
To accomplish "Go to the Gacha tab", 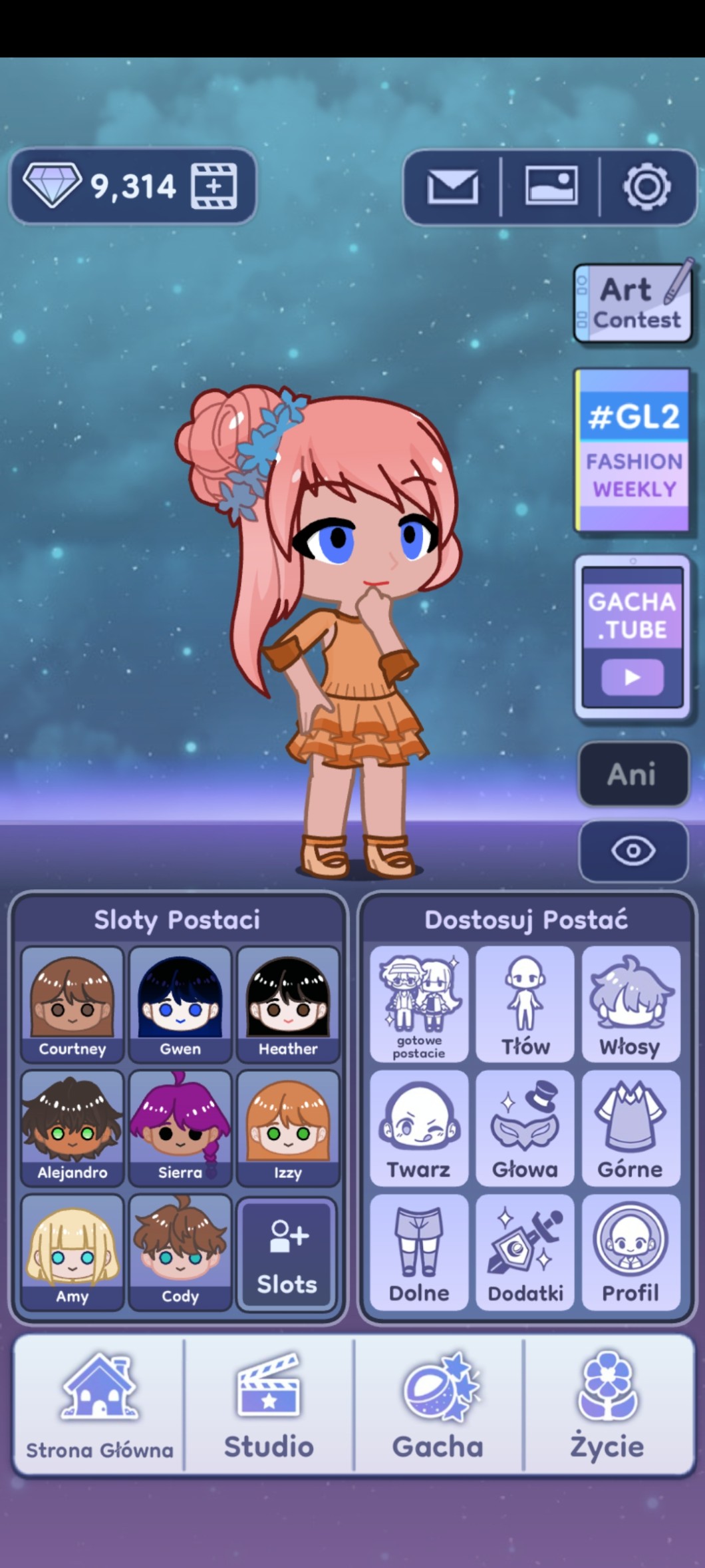I will pyautogui.click(x=438, y=1406).
